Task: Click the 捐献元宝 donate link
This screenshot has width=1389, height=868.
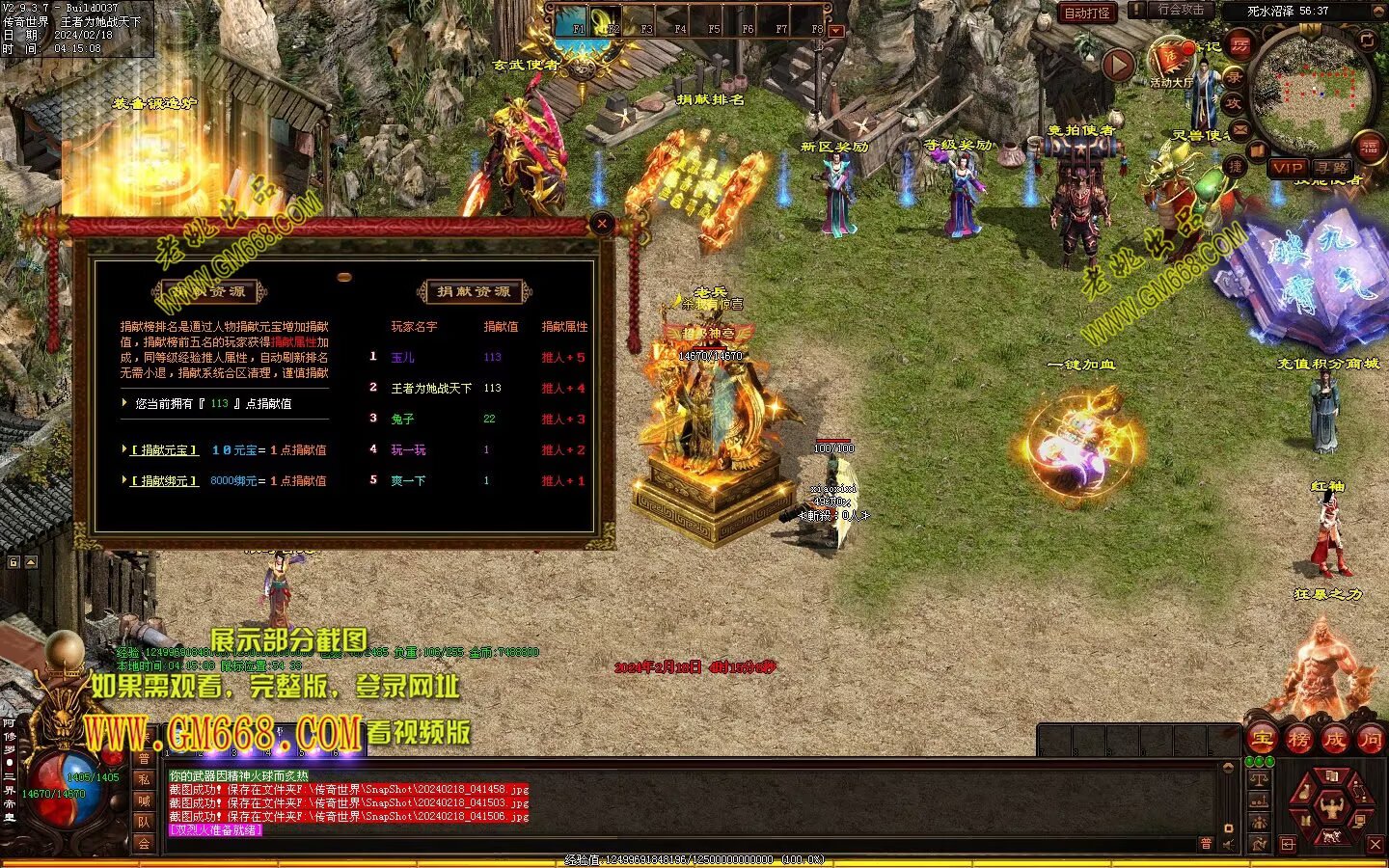Action: [165, 450]
